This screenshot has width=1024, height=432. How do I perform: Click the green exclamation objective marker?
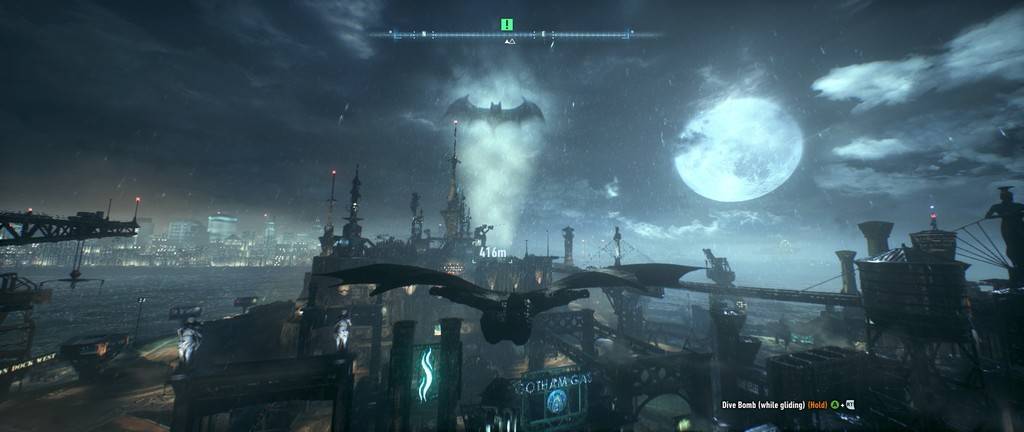pos(507,24)
